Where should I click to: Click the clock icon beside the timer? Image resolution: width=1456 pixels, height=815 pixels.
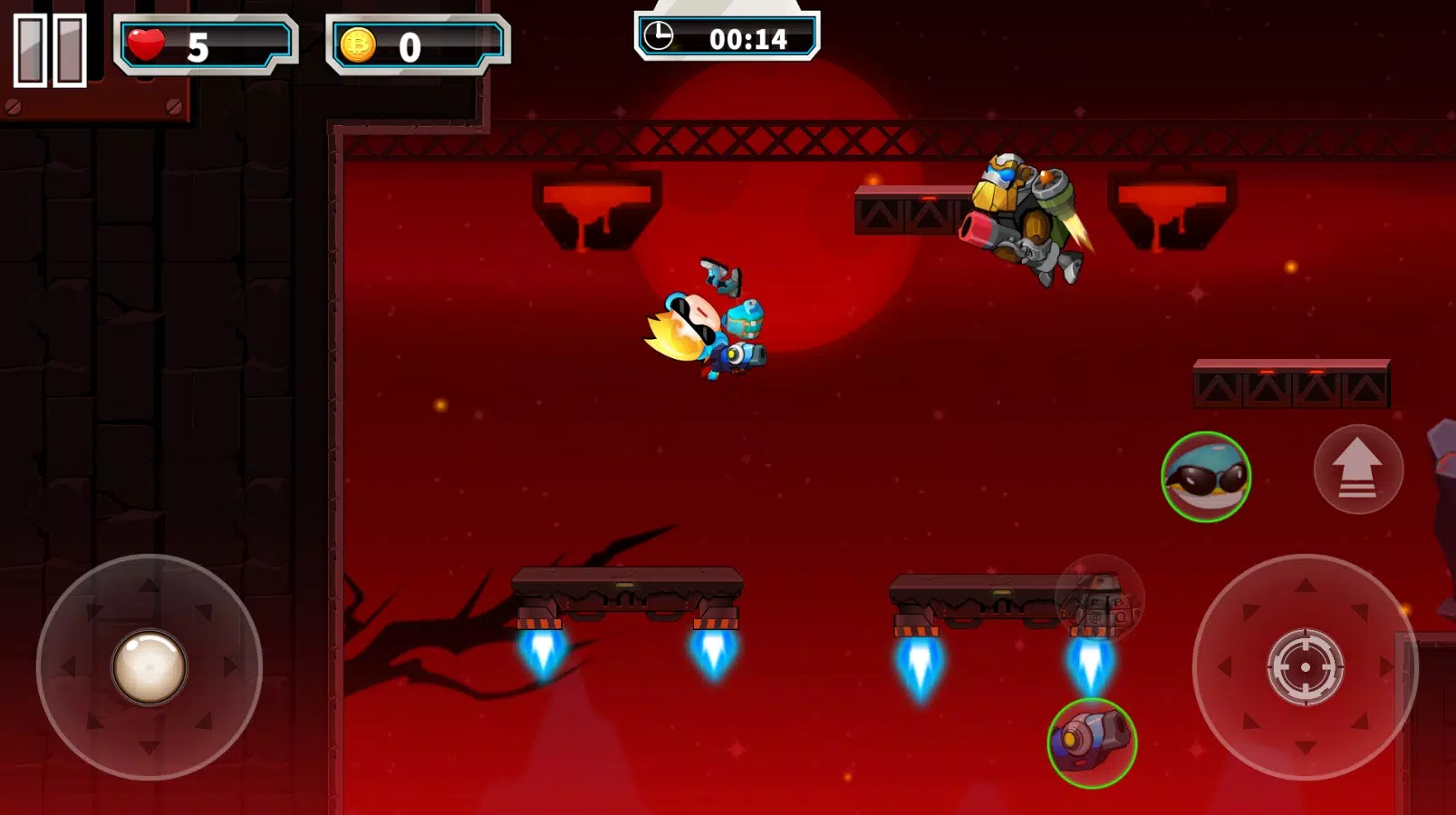point(661,37)
